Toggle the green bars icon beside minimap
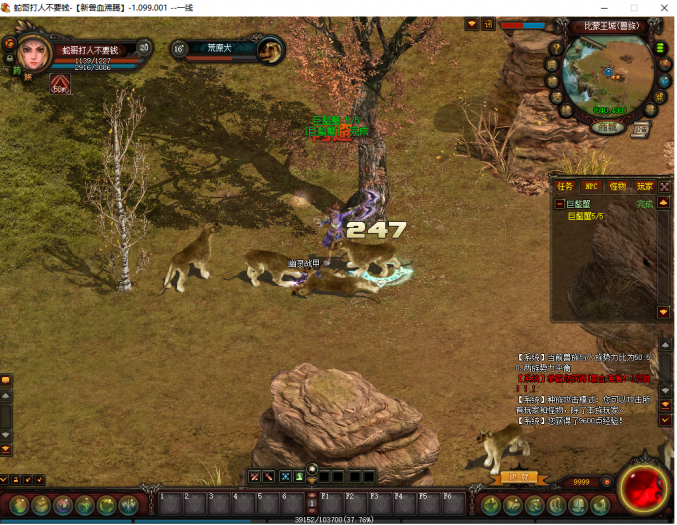The height and width of the screenshot is (525, 677). pos(660,47)
